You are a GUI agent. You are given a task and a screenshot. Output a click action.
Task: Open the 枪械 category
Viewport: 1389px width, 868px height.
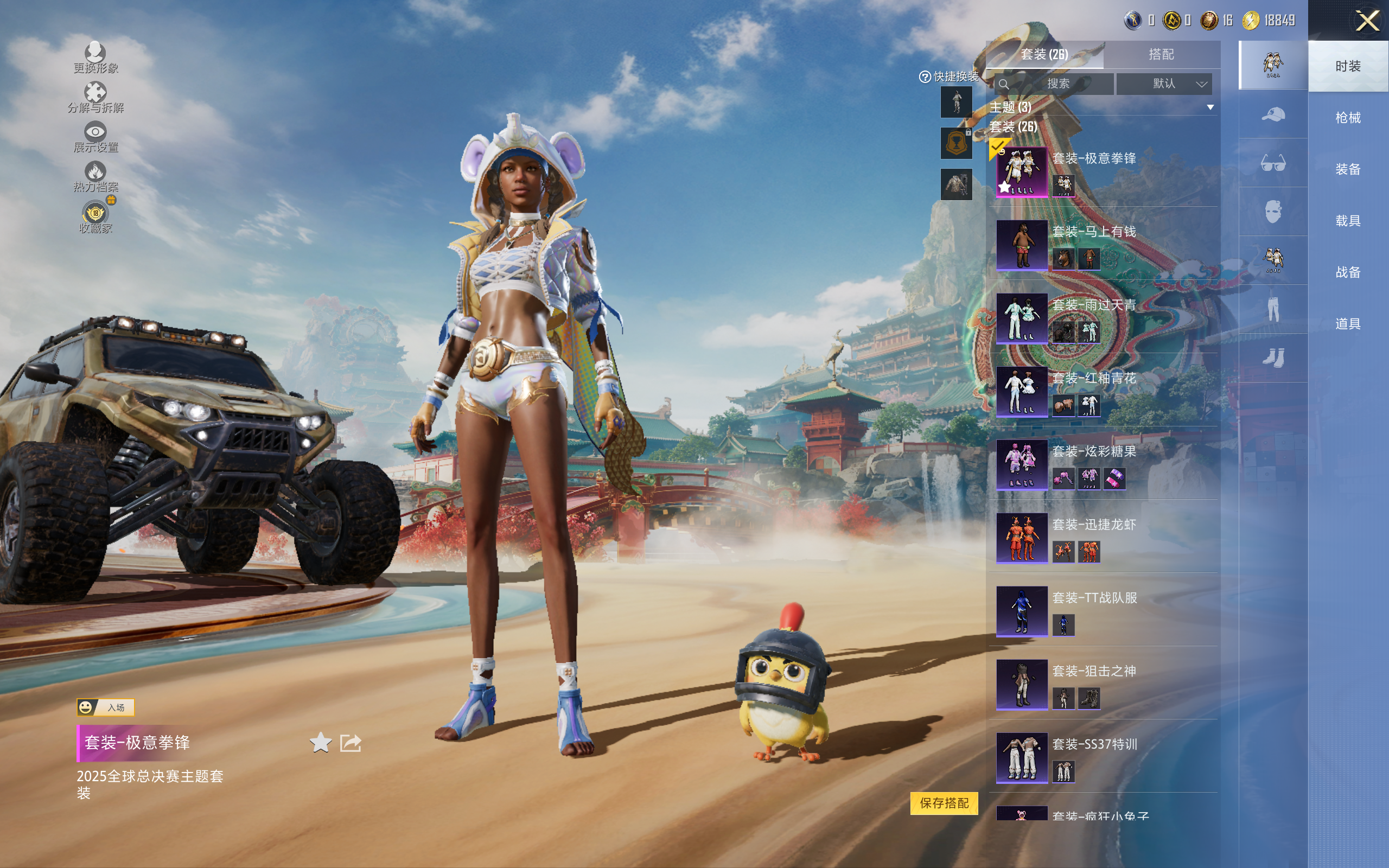pos(1347,118)
